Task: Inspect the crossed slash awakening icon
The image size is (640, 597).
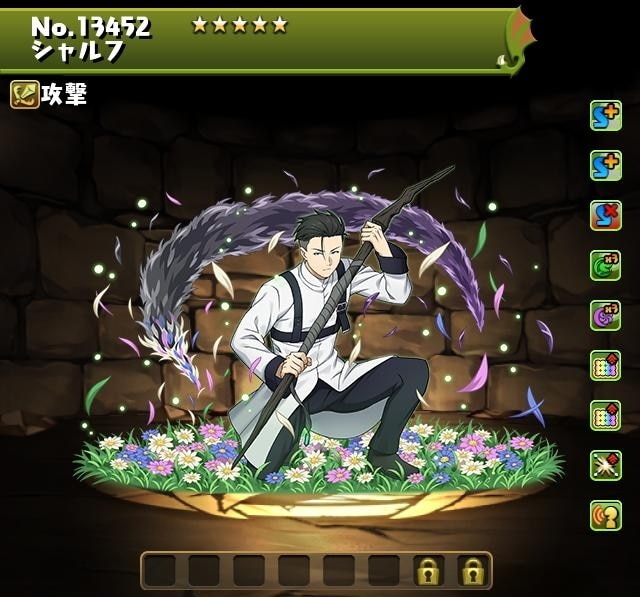Action: [605, 464]
